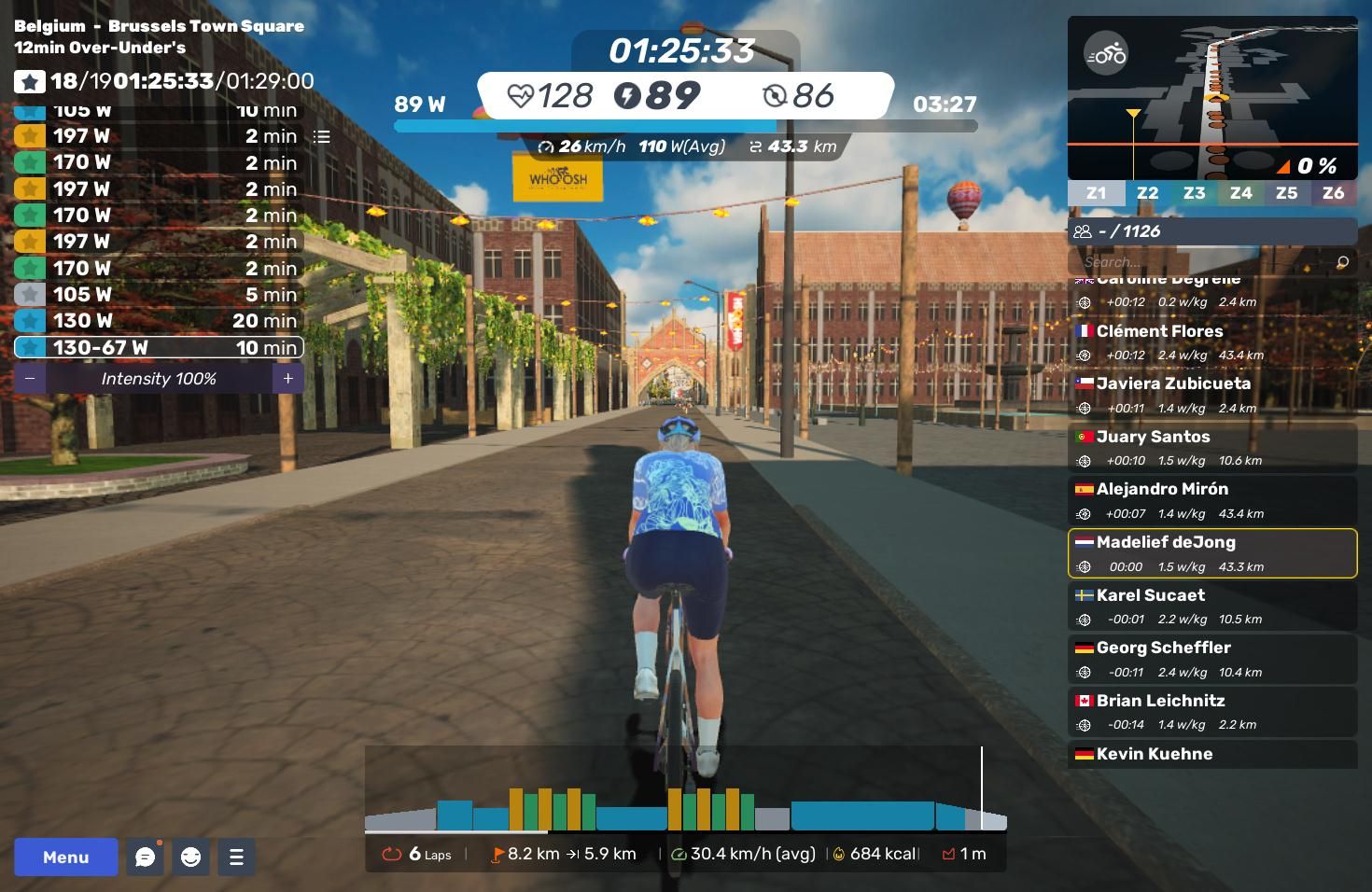Screen dimensions: 1372x892
Task: Open the chat speech bubble icon
Action: pos(145,857)
